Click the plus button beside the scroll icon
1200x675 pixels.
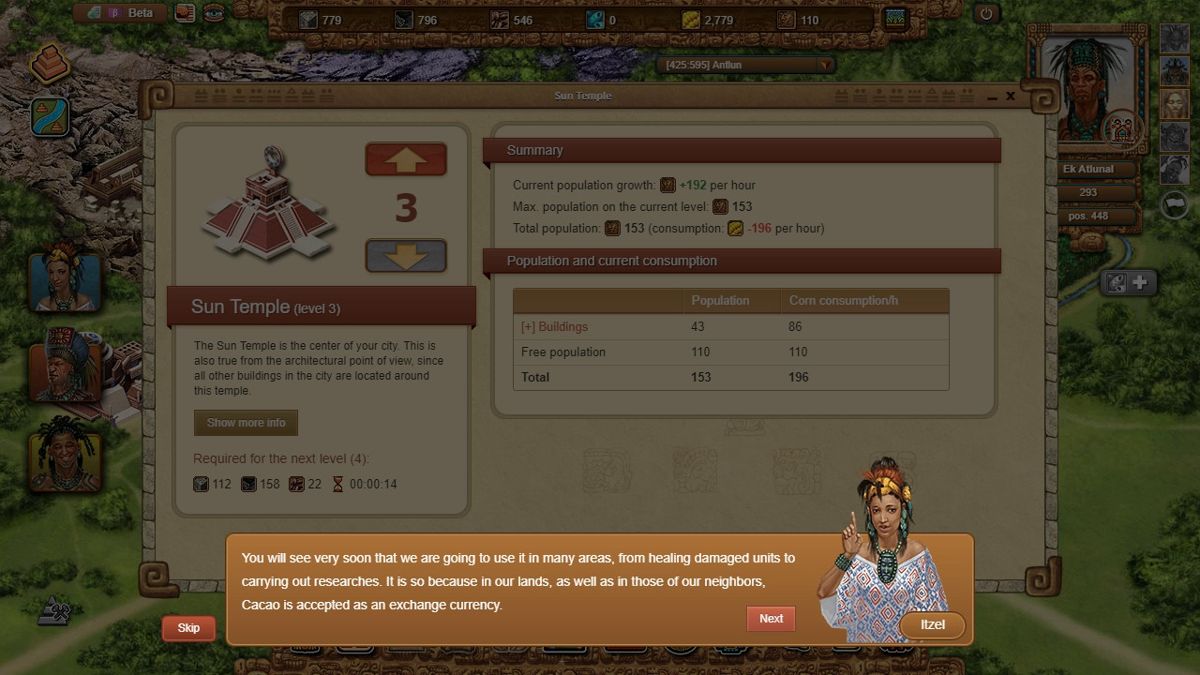tap(1139, 283)
